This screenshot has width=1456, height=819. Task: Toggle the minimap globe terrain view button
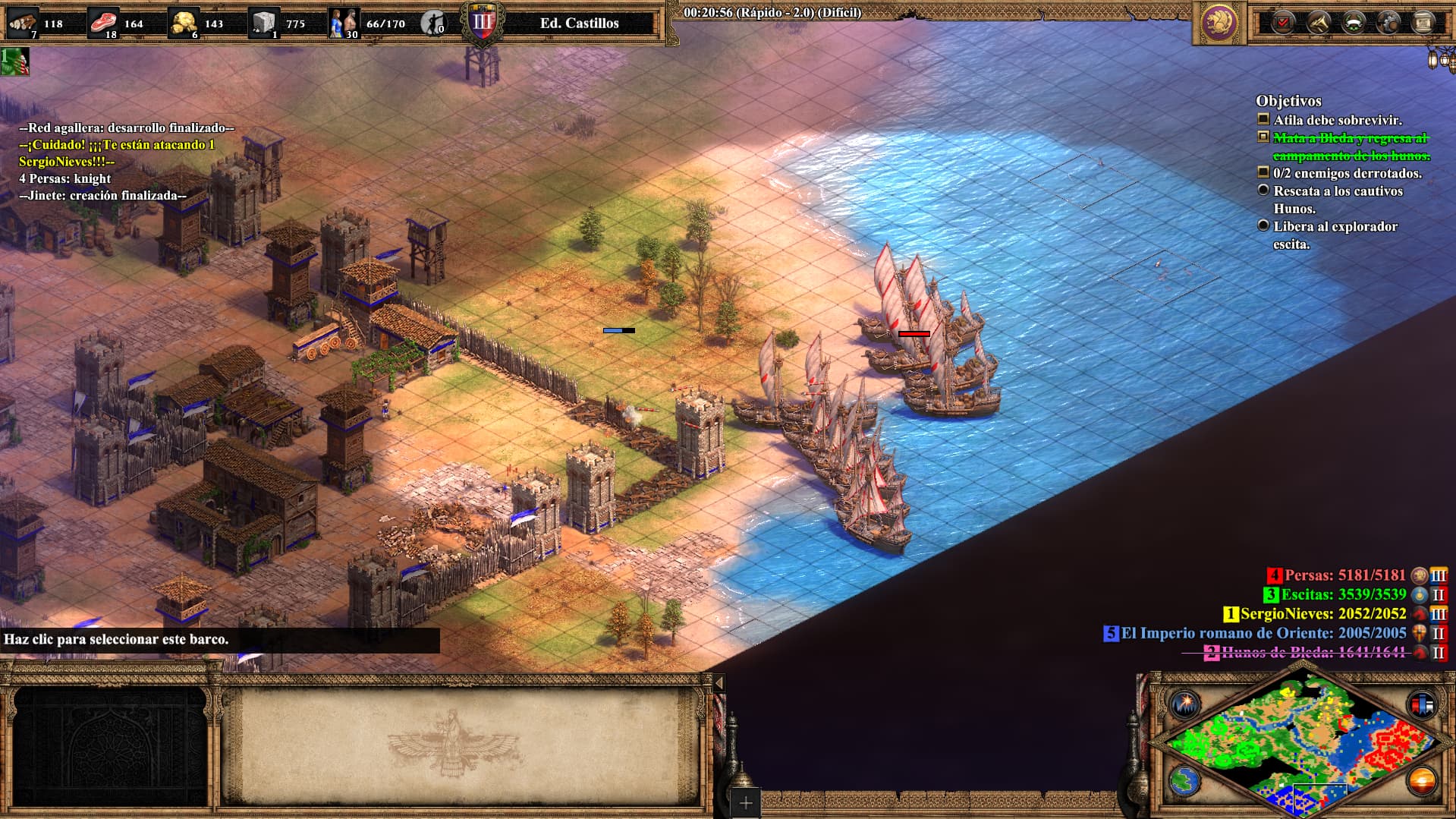pos(1184,780)
